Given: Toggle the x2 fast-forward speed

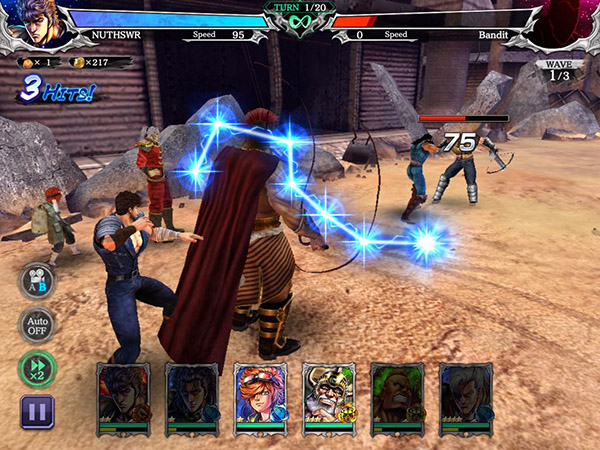Looking at the screenshot, I should coord(37,369).
